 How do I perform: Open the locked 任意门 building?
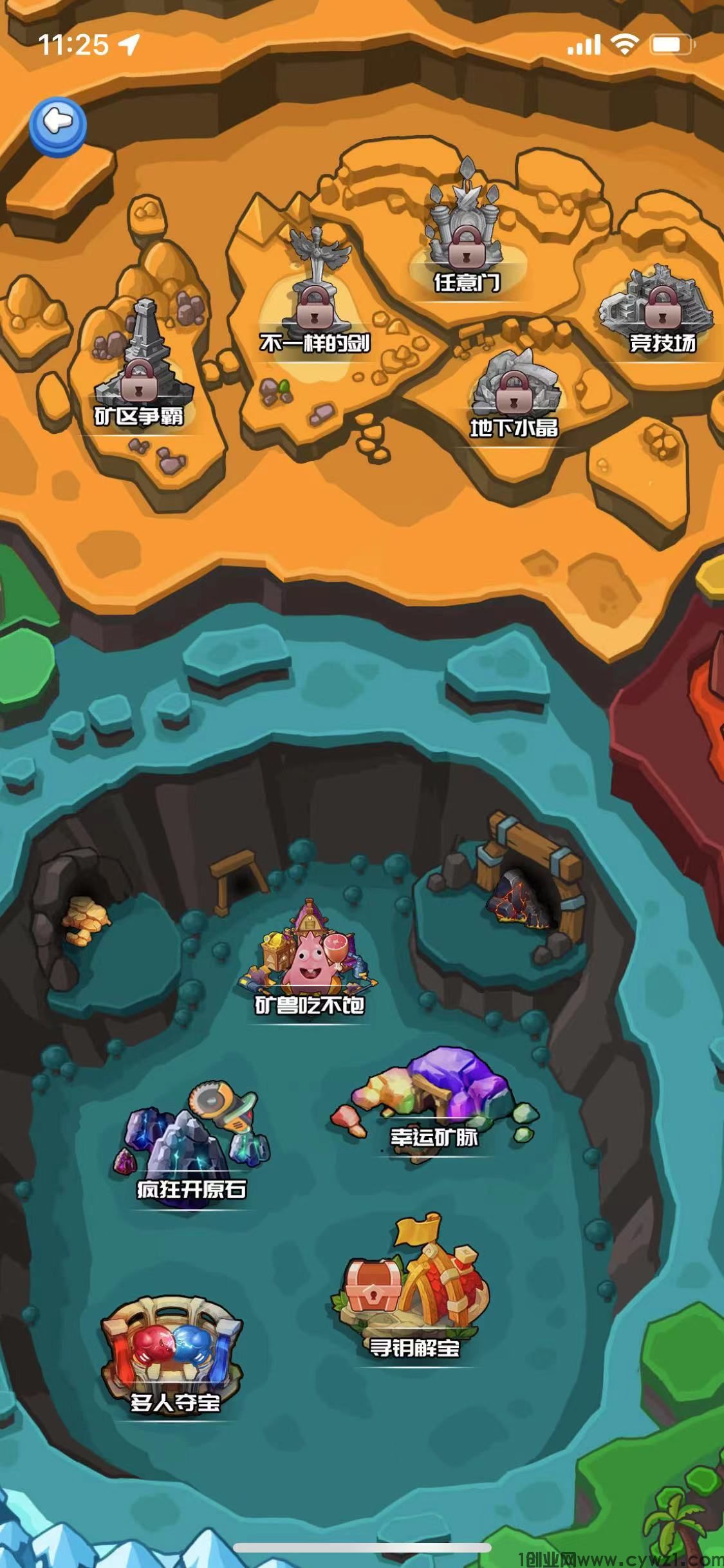point(465,238)
